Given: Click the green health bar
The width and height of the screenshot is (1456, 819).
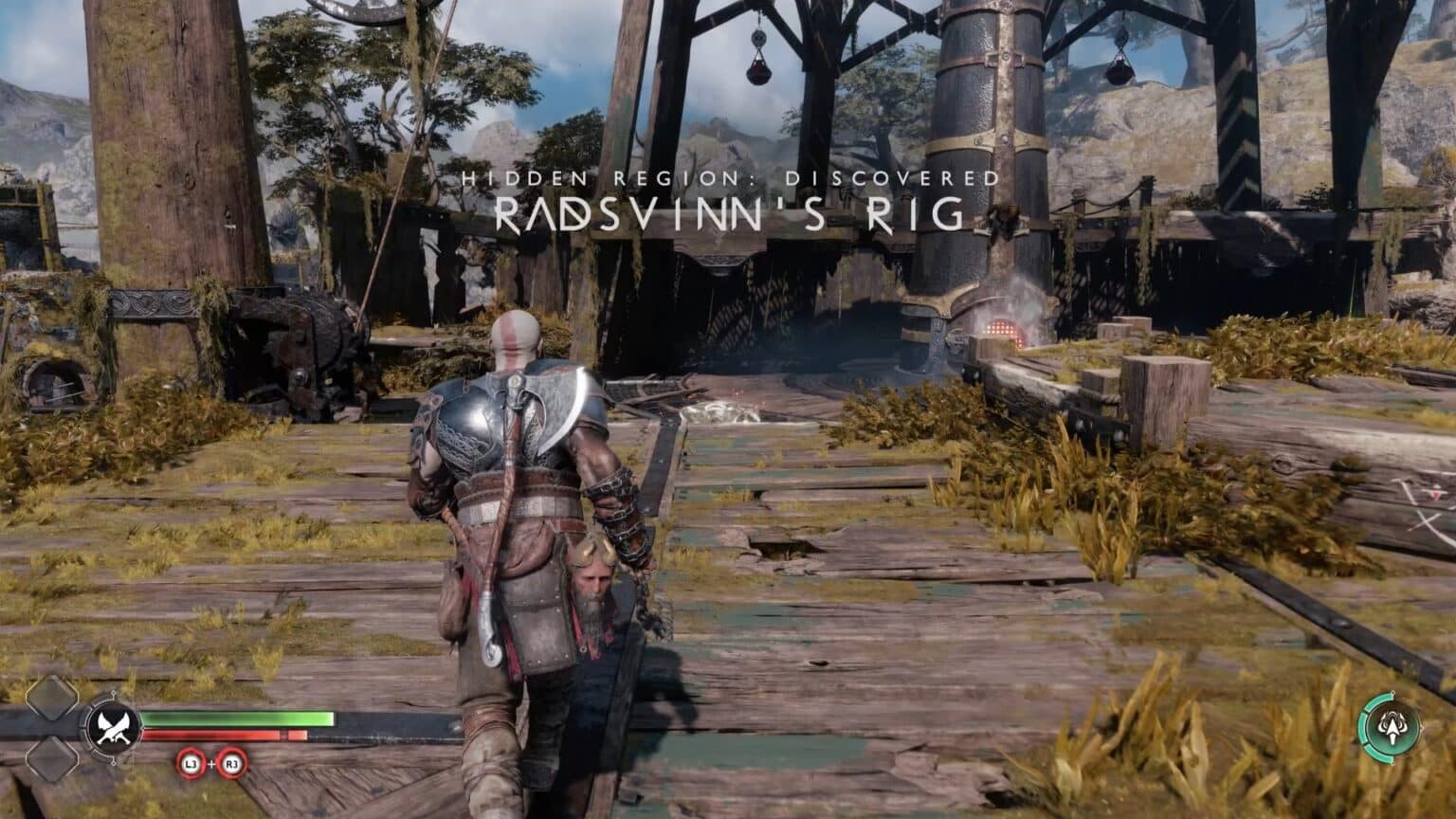Looking at the screenshot, I should pos(237,718).
